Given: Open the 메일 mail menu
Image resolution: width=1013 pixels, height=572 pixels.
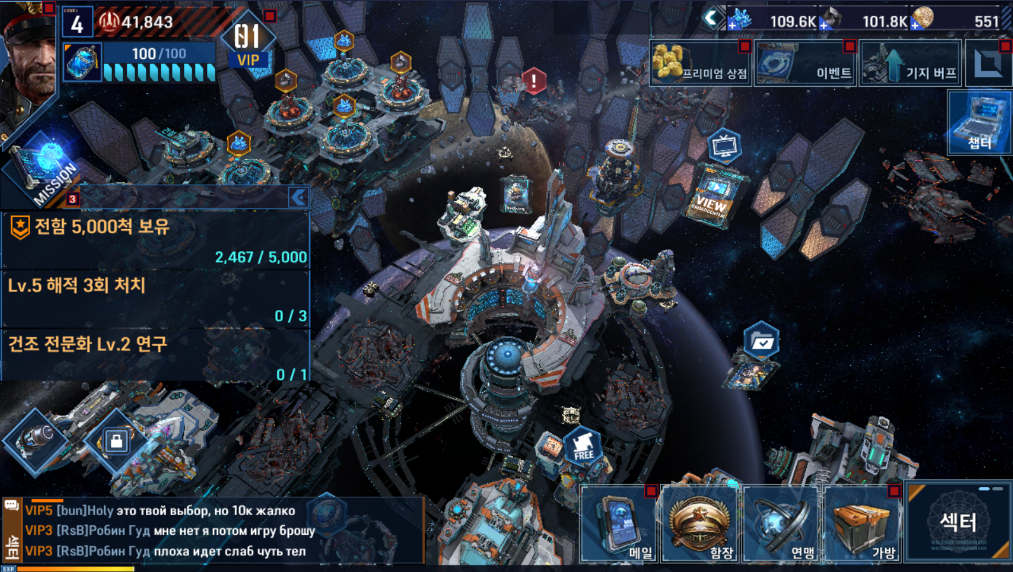Looking at the screenshot, I should tap(619, 525).
